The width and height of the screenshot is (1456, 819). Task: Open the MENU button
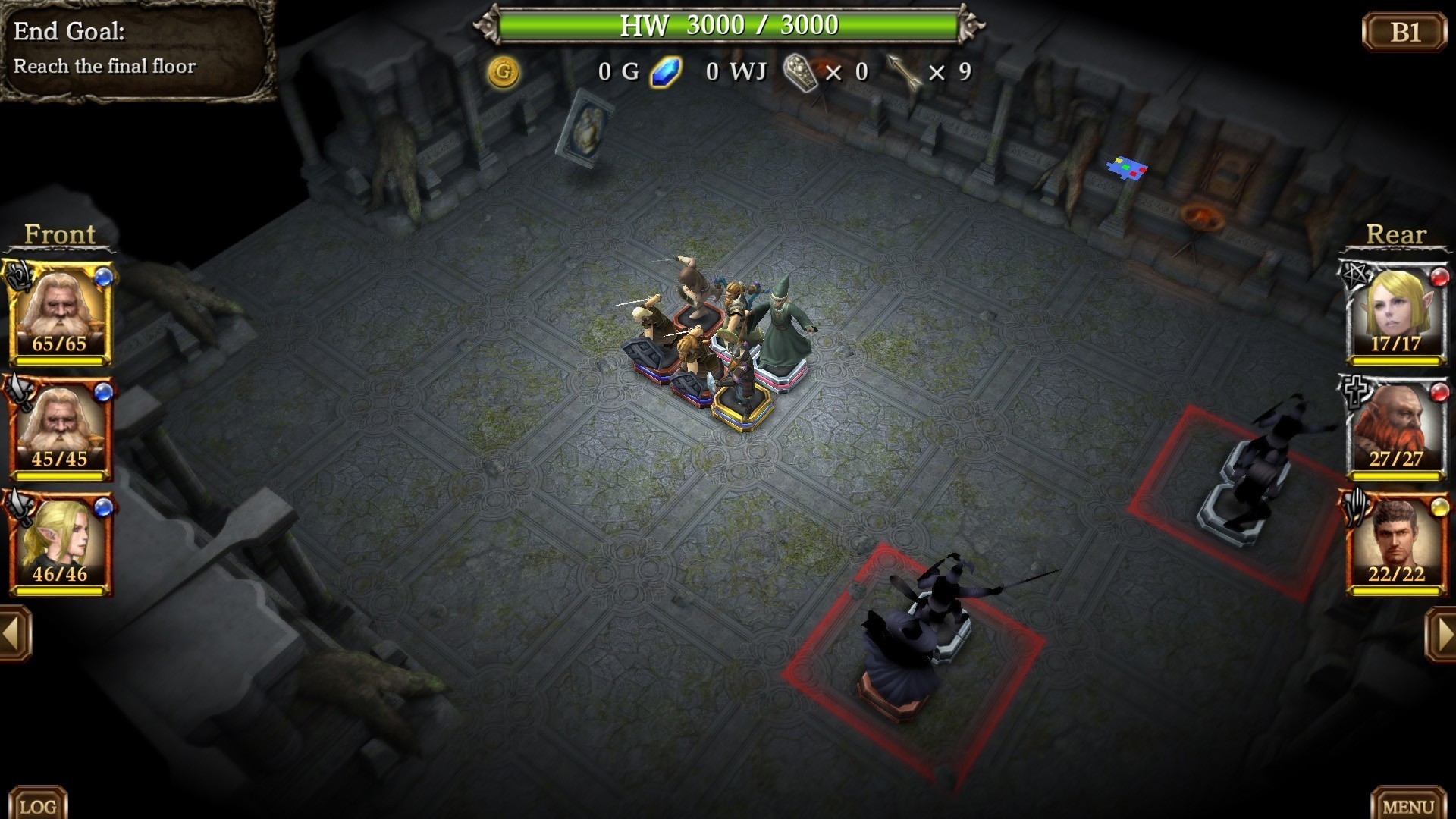[1408, 805]
